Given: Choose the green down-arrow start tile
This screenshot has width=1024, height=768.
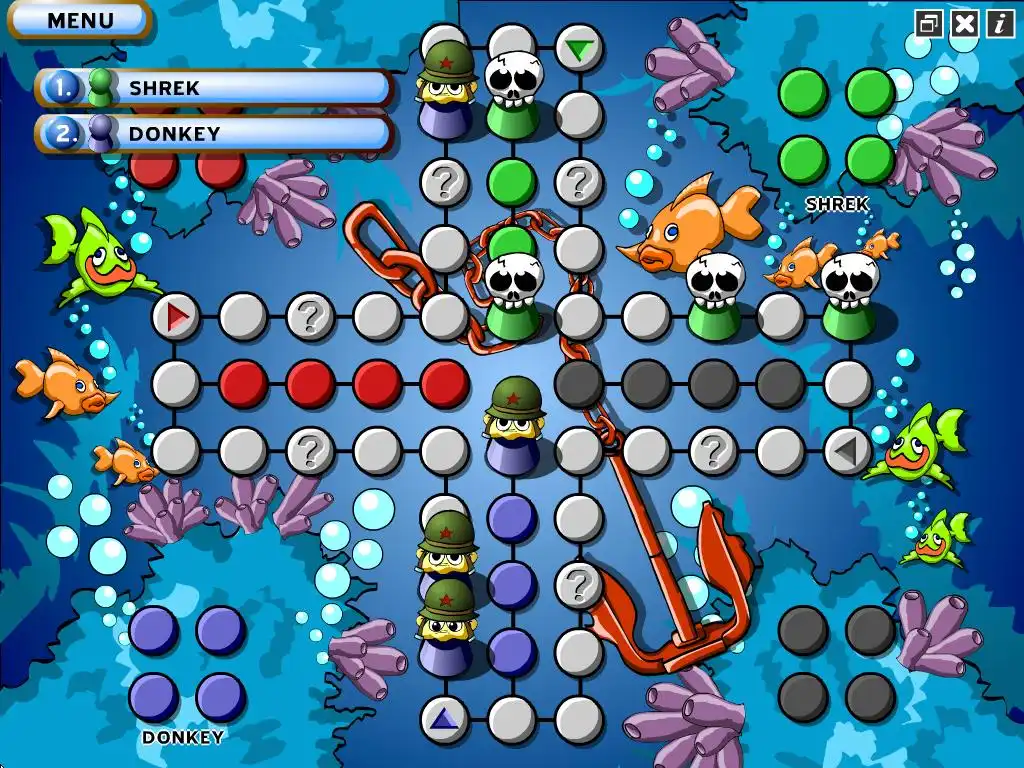Looking at the screenshot, I should [x=578, y=48].
